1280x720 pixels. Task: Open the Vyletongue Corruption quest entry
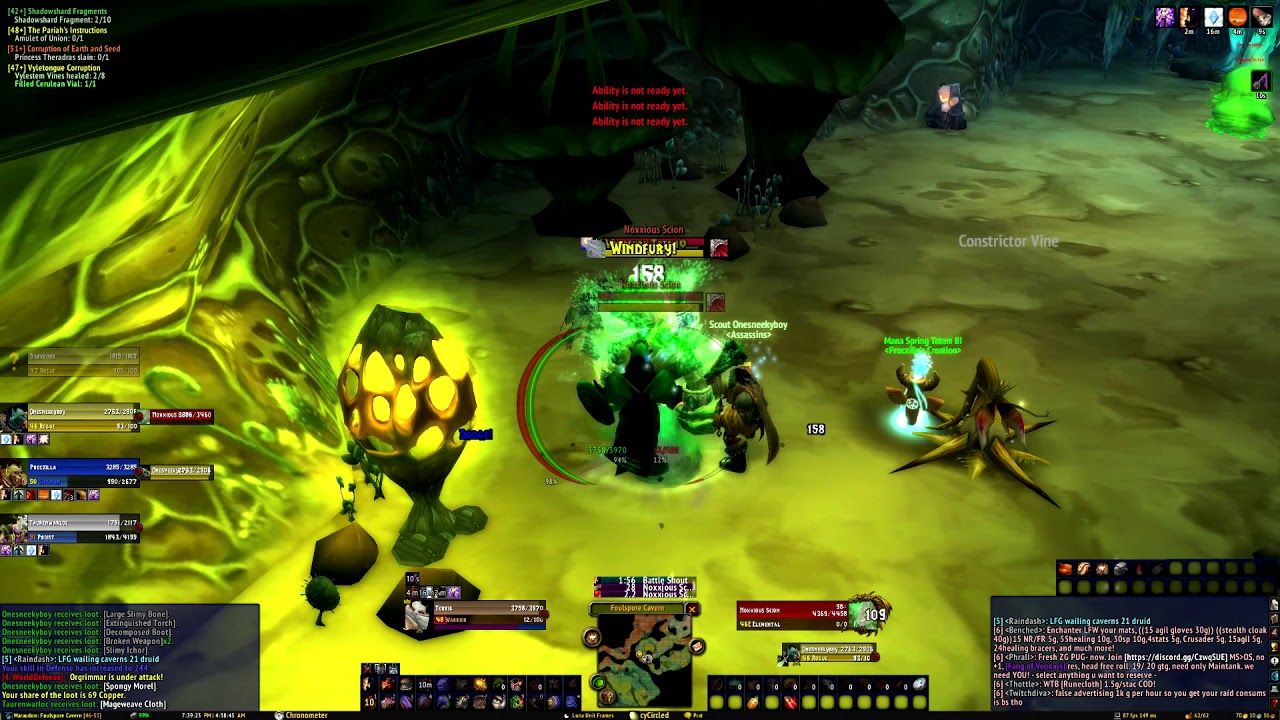coord(57,67)
